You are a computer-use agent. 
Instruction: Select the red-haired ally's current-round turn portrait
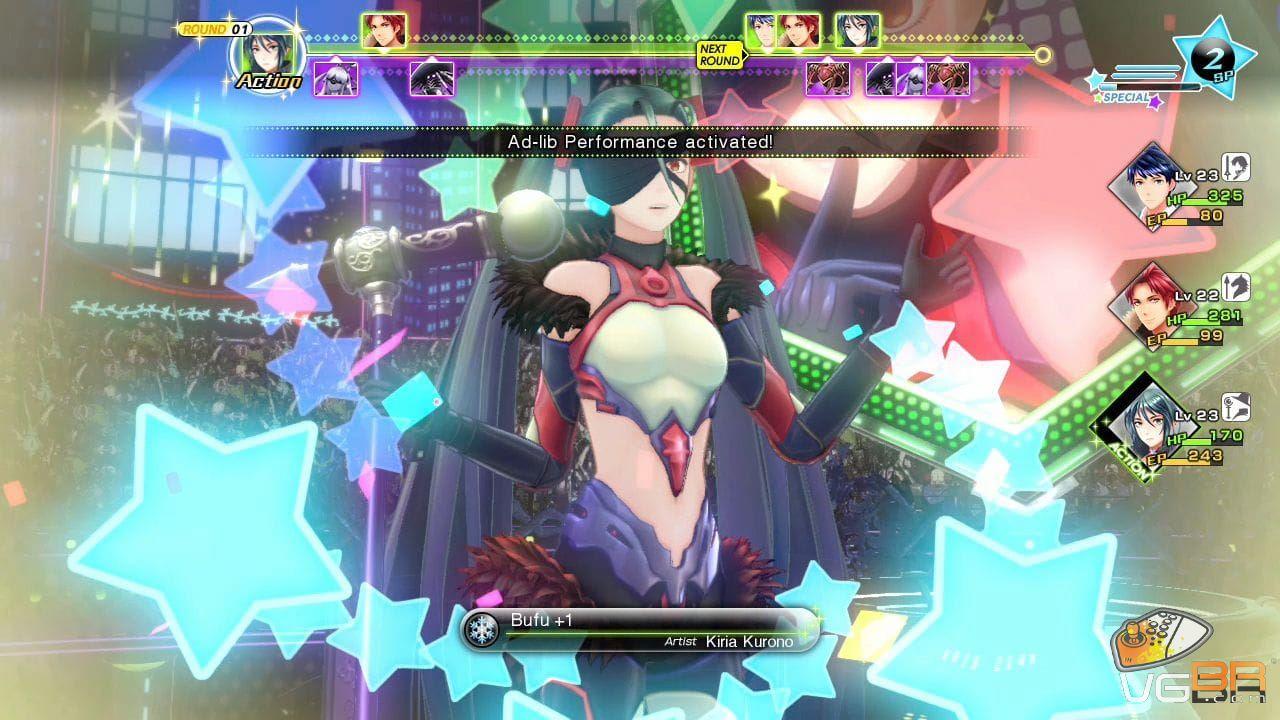pos(384,31)
